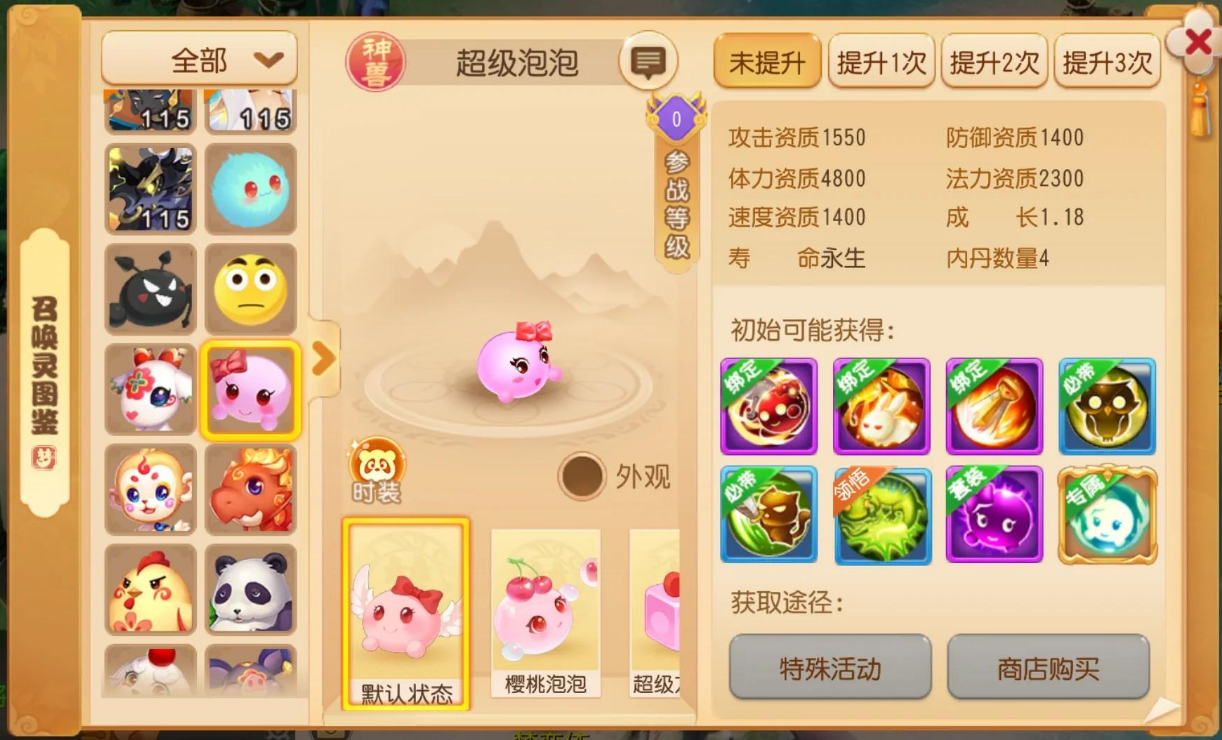Inspect the owl skill icon
The width and height of the screenshot is (1222, 740).
click(1107, 406)
